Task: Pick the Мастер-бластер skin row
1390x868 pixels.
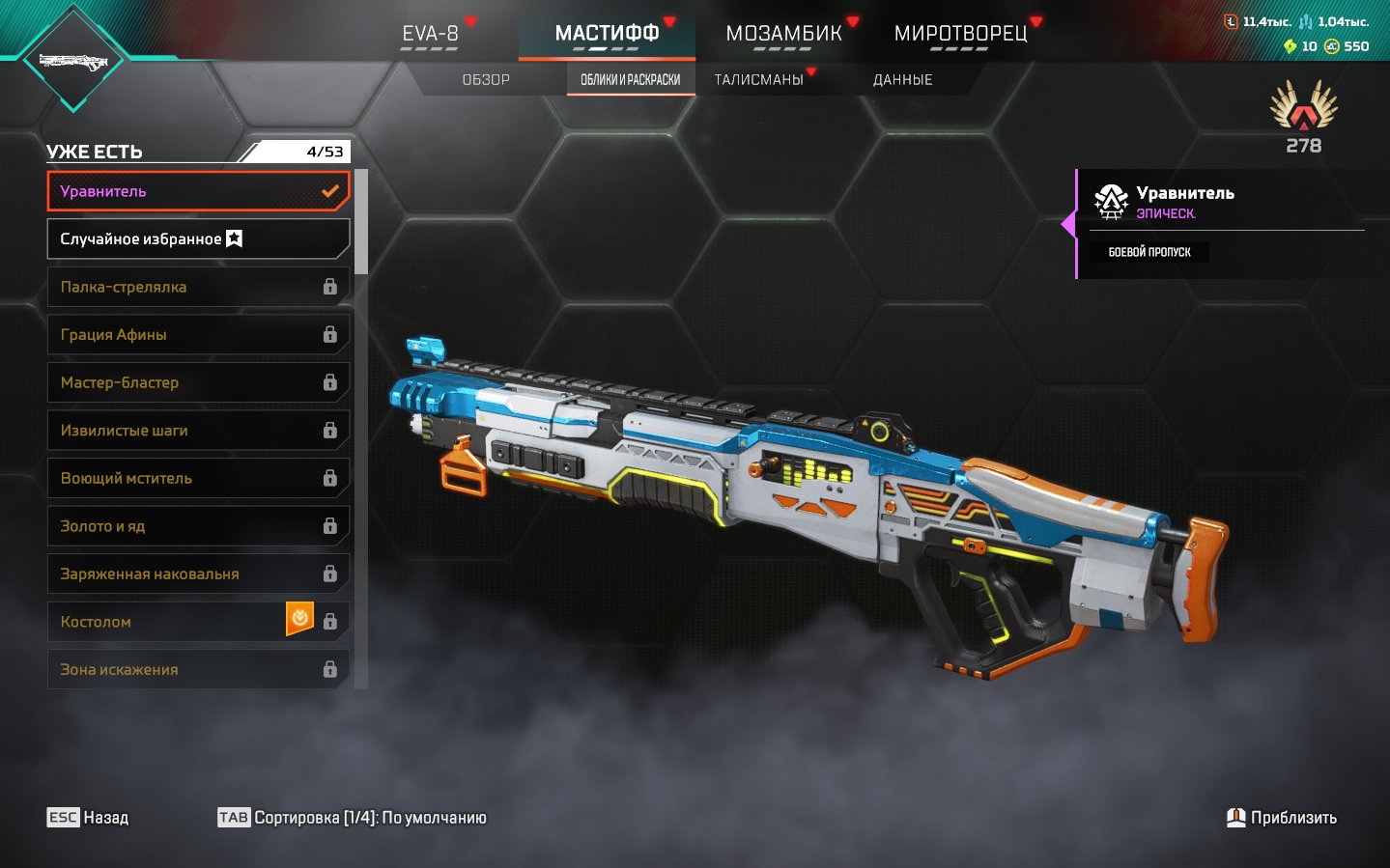Action: click(198, 382)
